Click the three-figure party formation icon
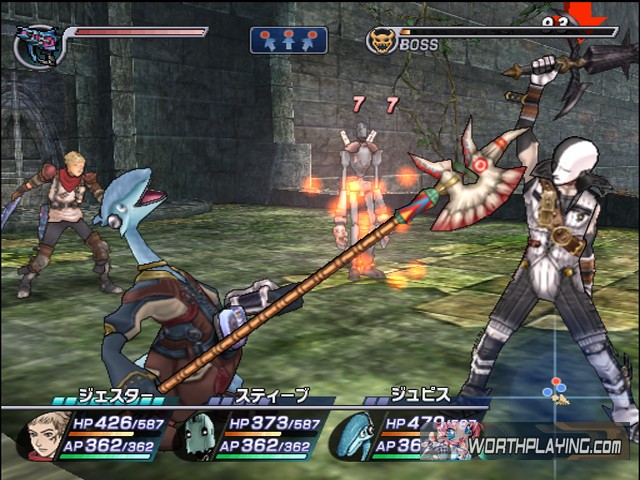Image resolution: width=640 pixels, height=480 pixels. [289, 40]
